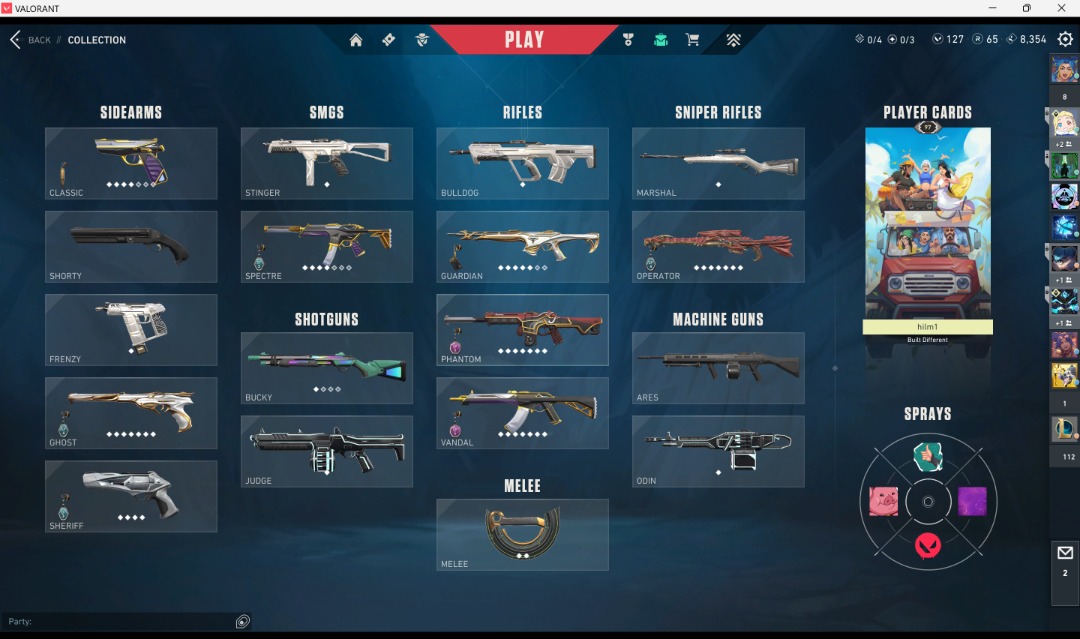Choose the Bucky shotgun slot
1080x639 pixels.
[327, 368]
